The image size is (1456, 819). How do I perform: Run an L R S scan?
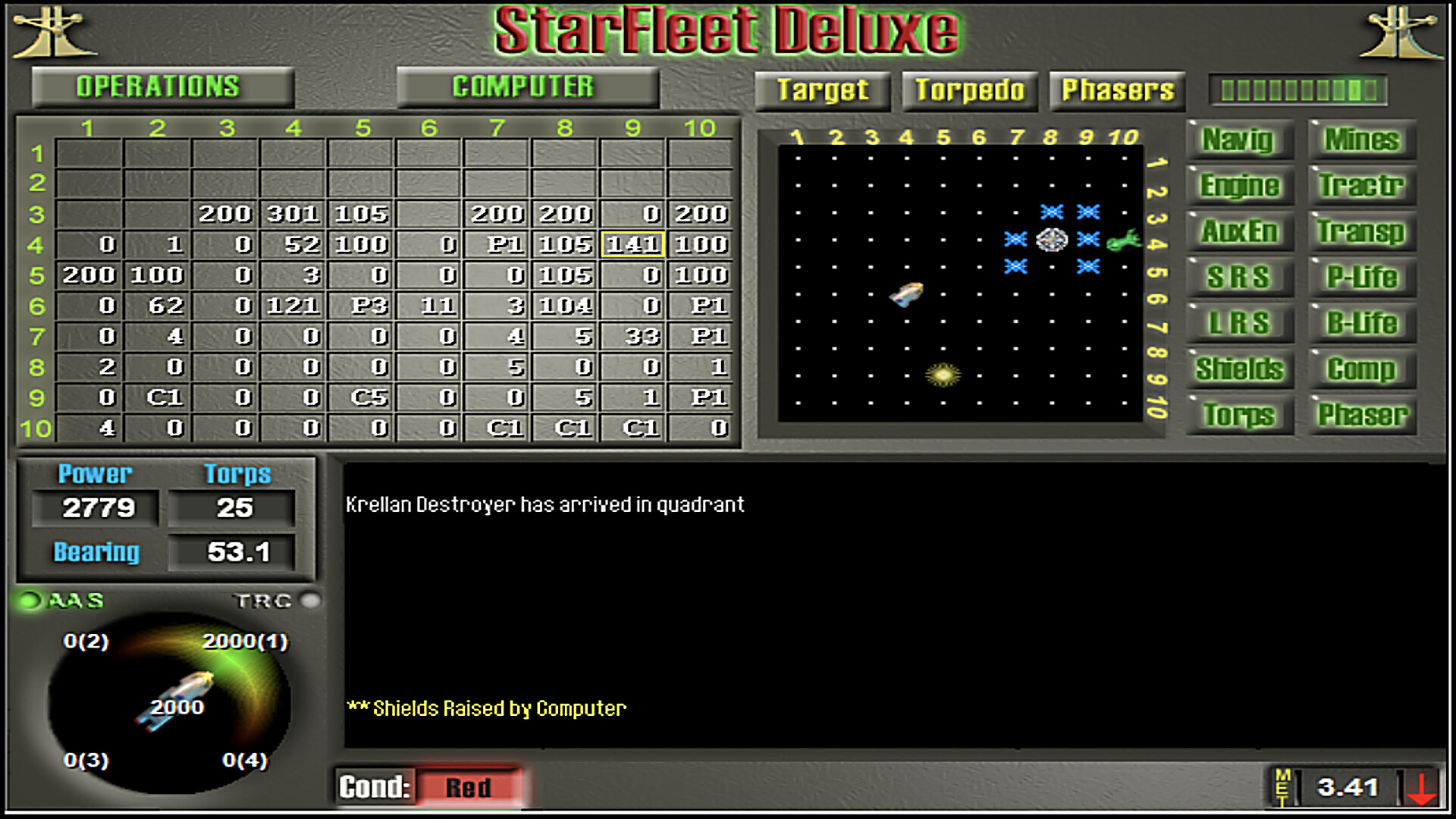click(x=1239, y=324)
